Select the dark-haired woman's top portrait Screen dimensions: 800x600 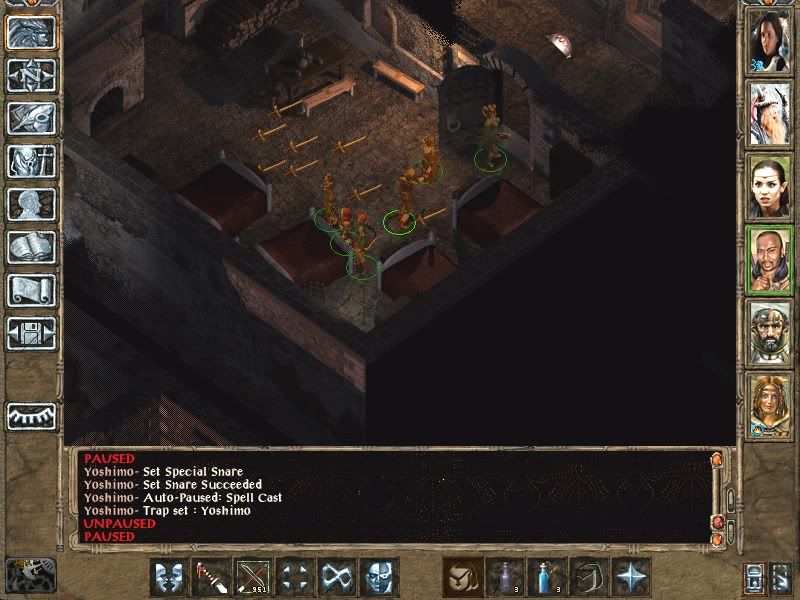[x=769, y=40]
